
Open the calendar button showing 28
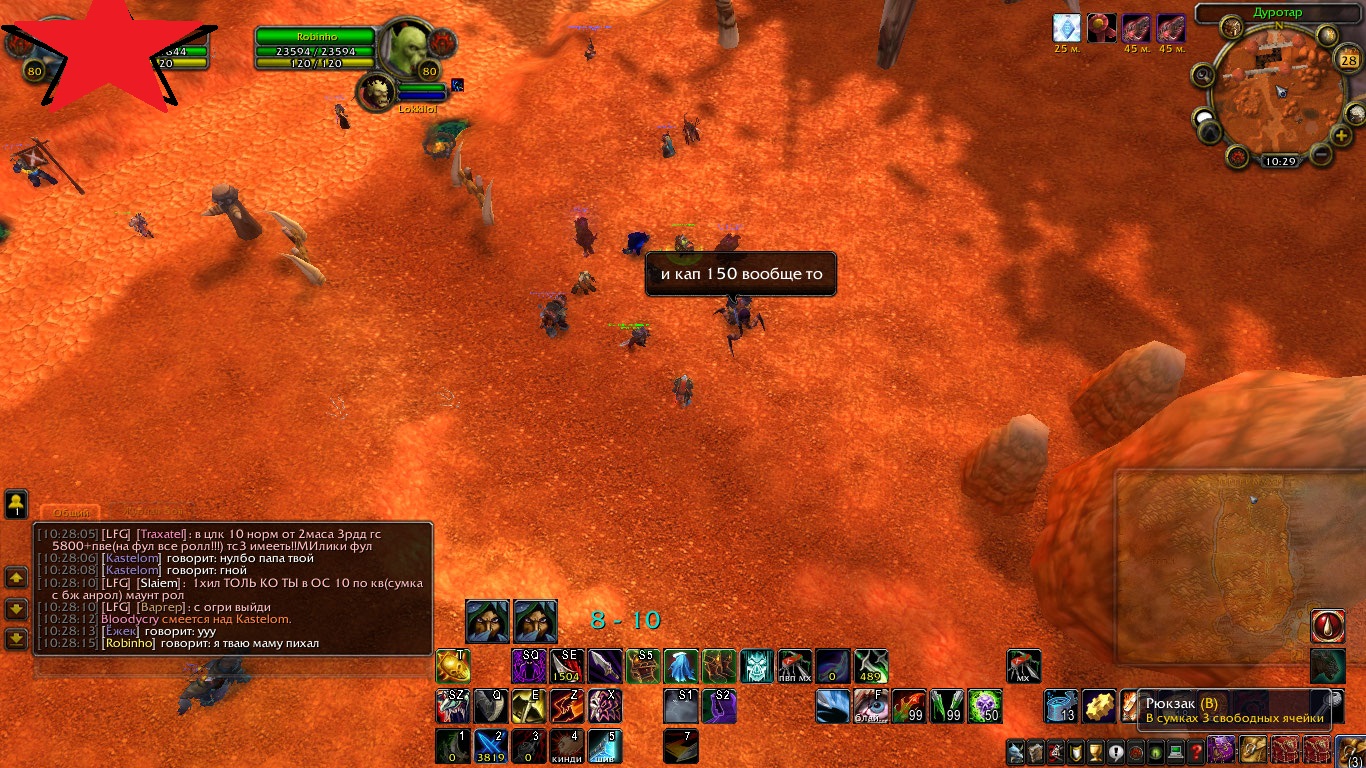coord(1347,60)
